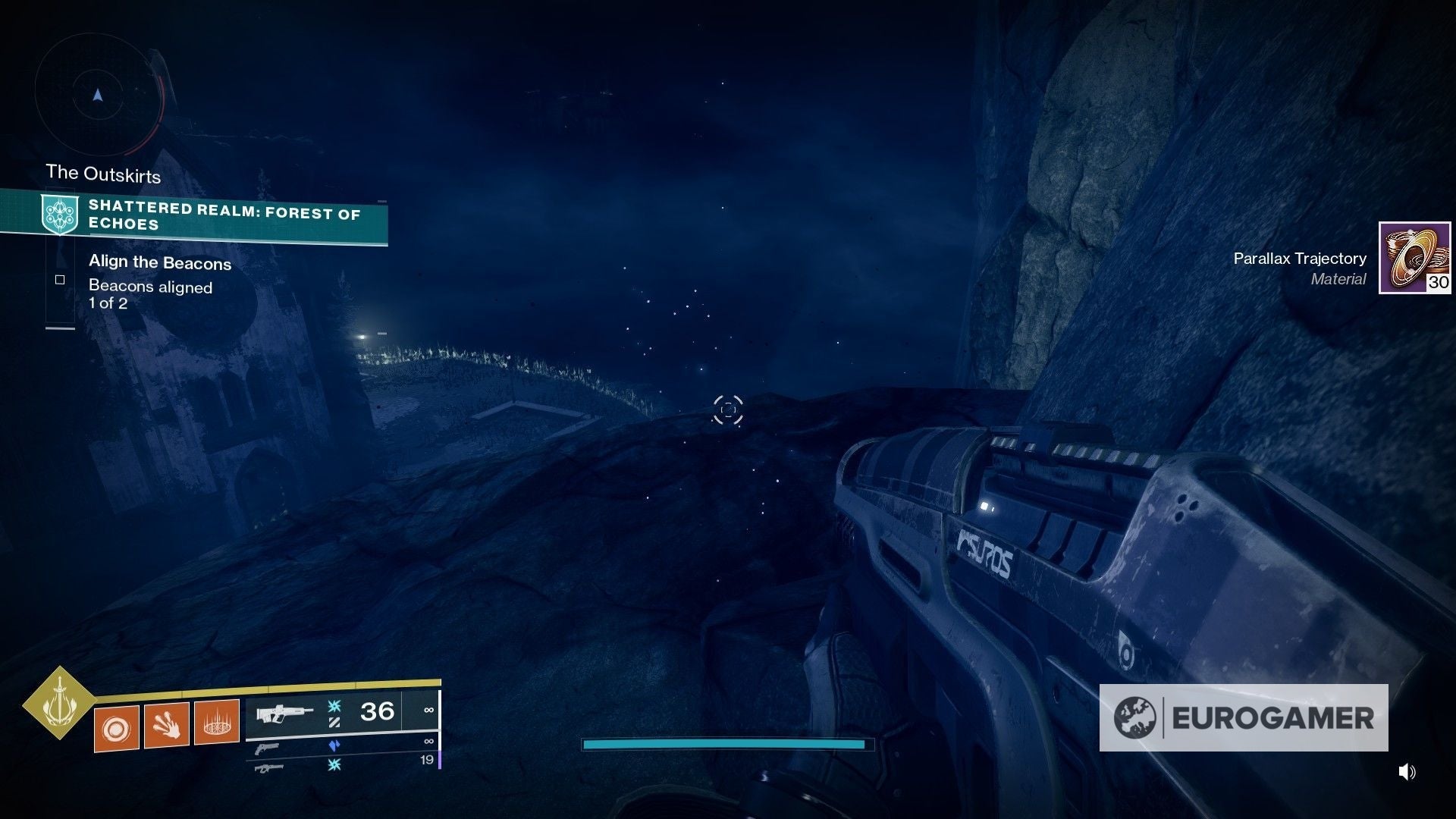Select the melee ability icon

point(168,725)
